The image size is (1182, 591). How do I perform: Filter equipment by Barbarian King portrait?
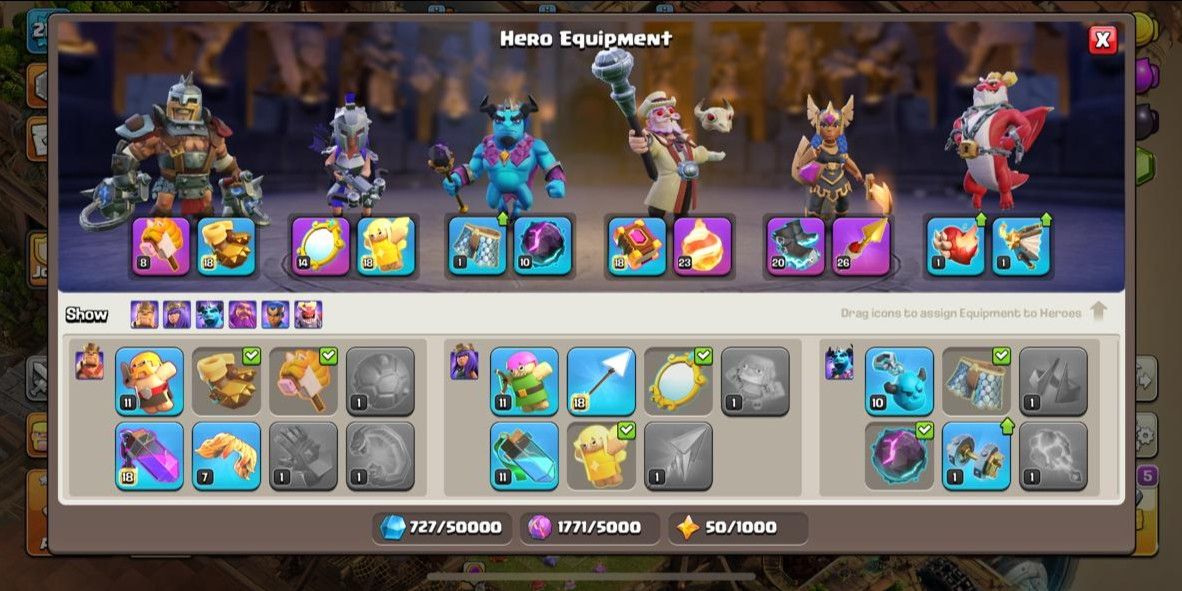pyautogui.click(x=144, y=315)
